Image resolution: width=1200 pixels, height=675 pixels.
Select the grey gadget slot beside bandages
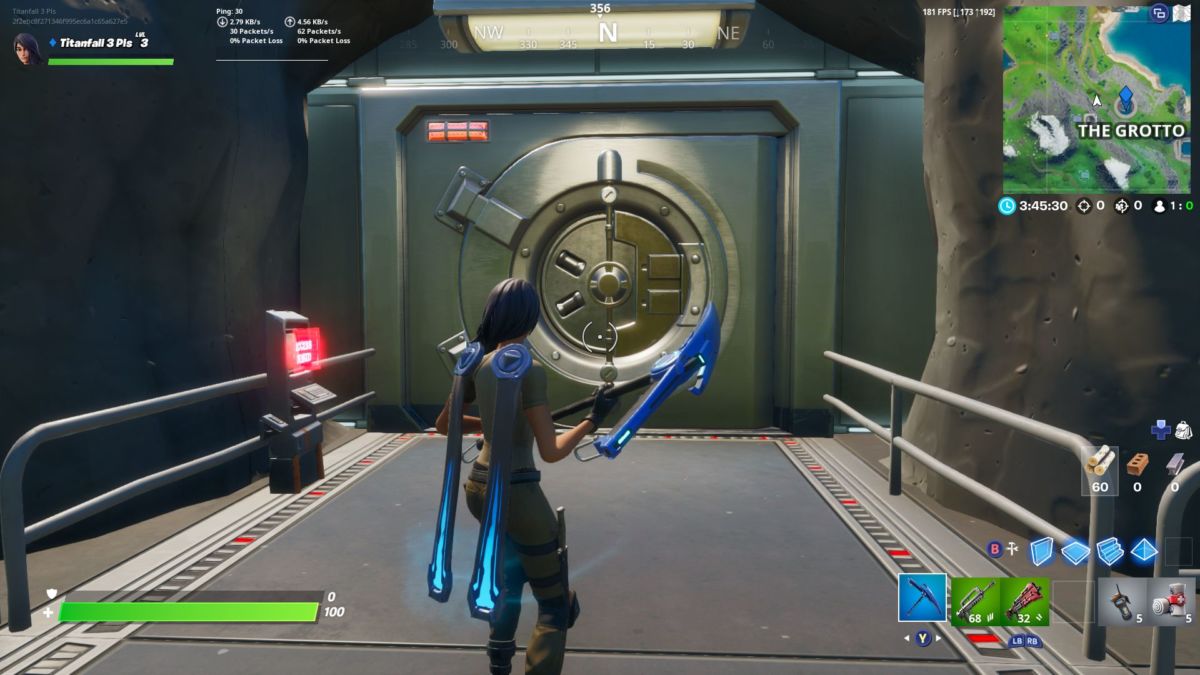(1121, 602)
